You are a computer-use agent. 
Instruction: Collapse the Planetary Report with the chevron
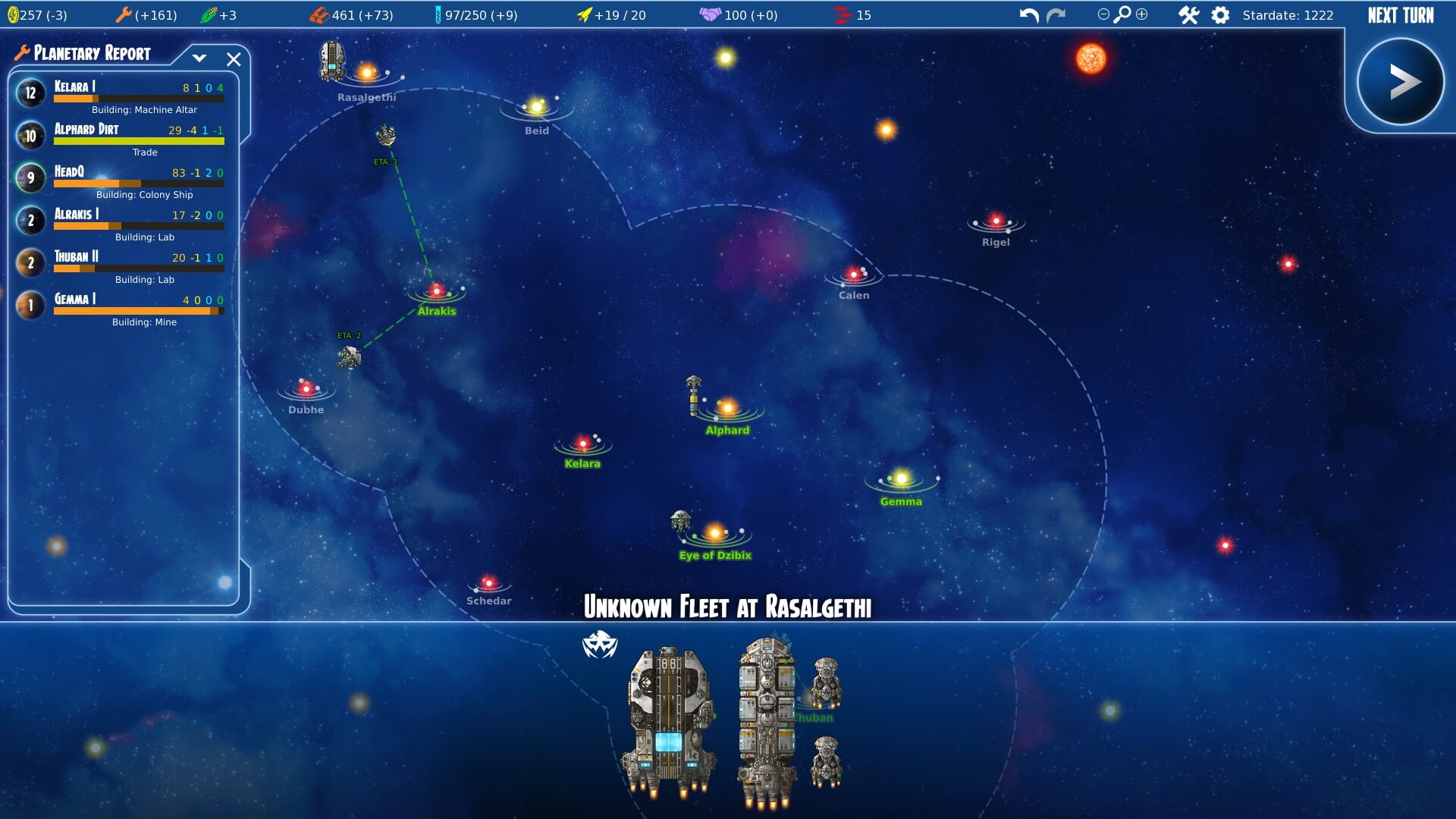point(199,58)
